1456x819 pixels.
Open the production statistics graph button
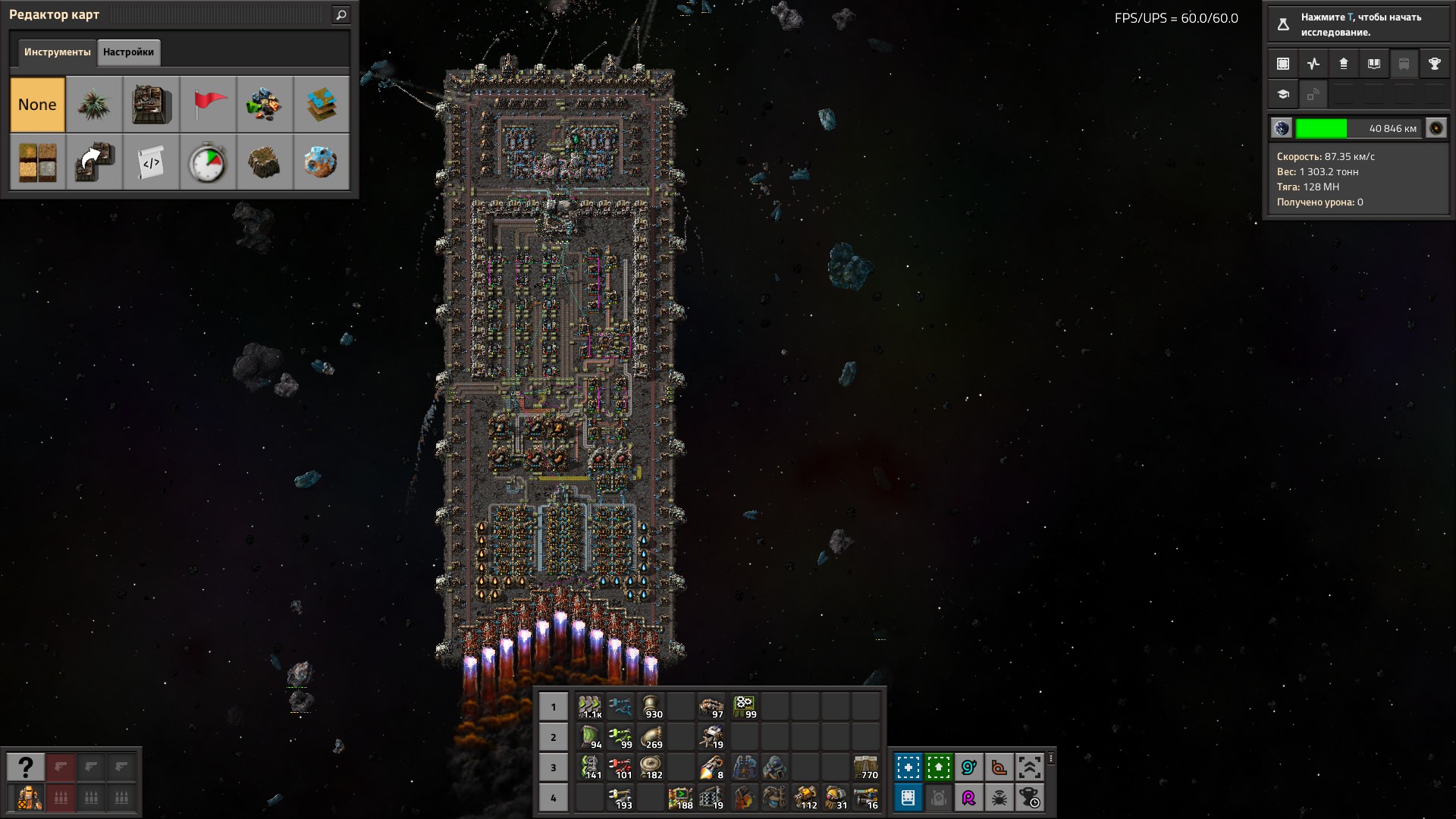tap(1313, 64)
